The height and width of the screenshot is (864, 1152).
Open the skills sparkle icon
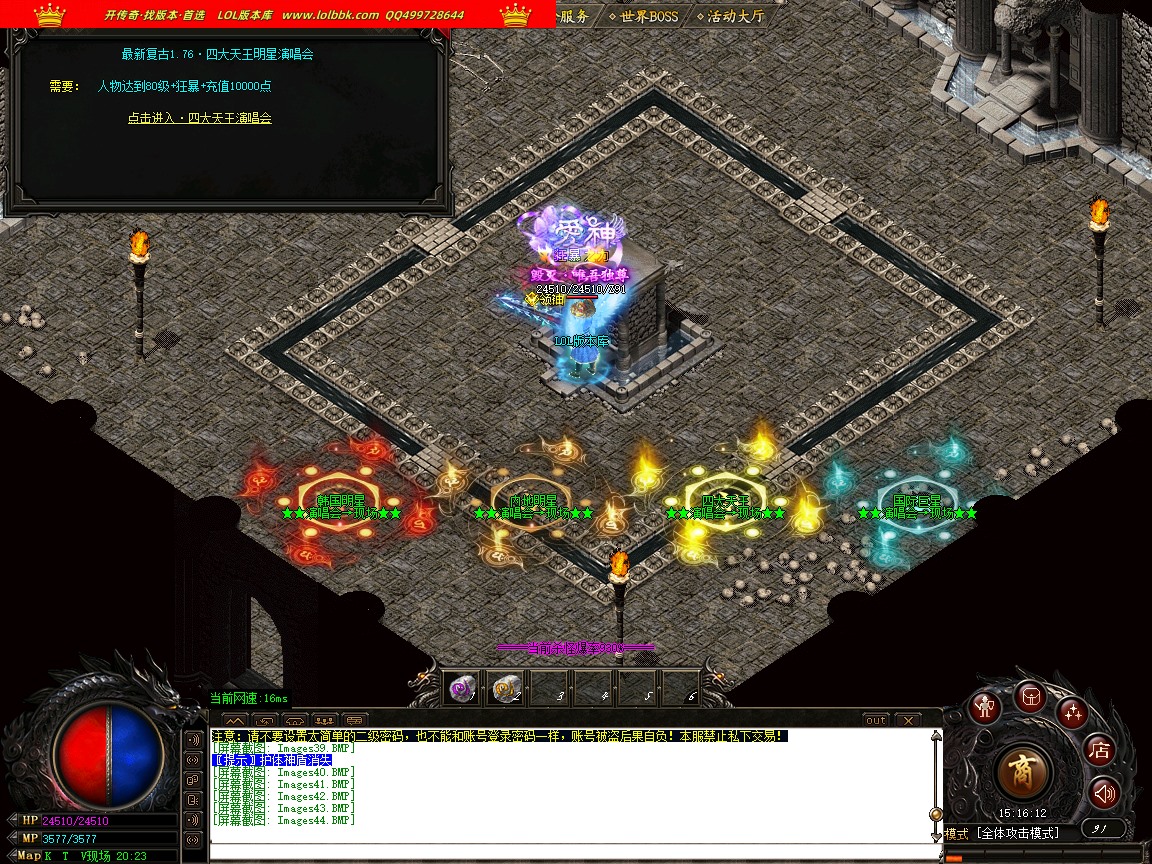click(x=1072, y=712)
